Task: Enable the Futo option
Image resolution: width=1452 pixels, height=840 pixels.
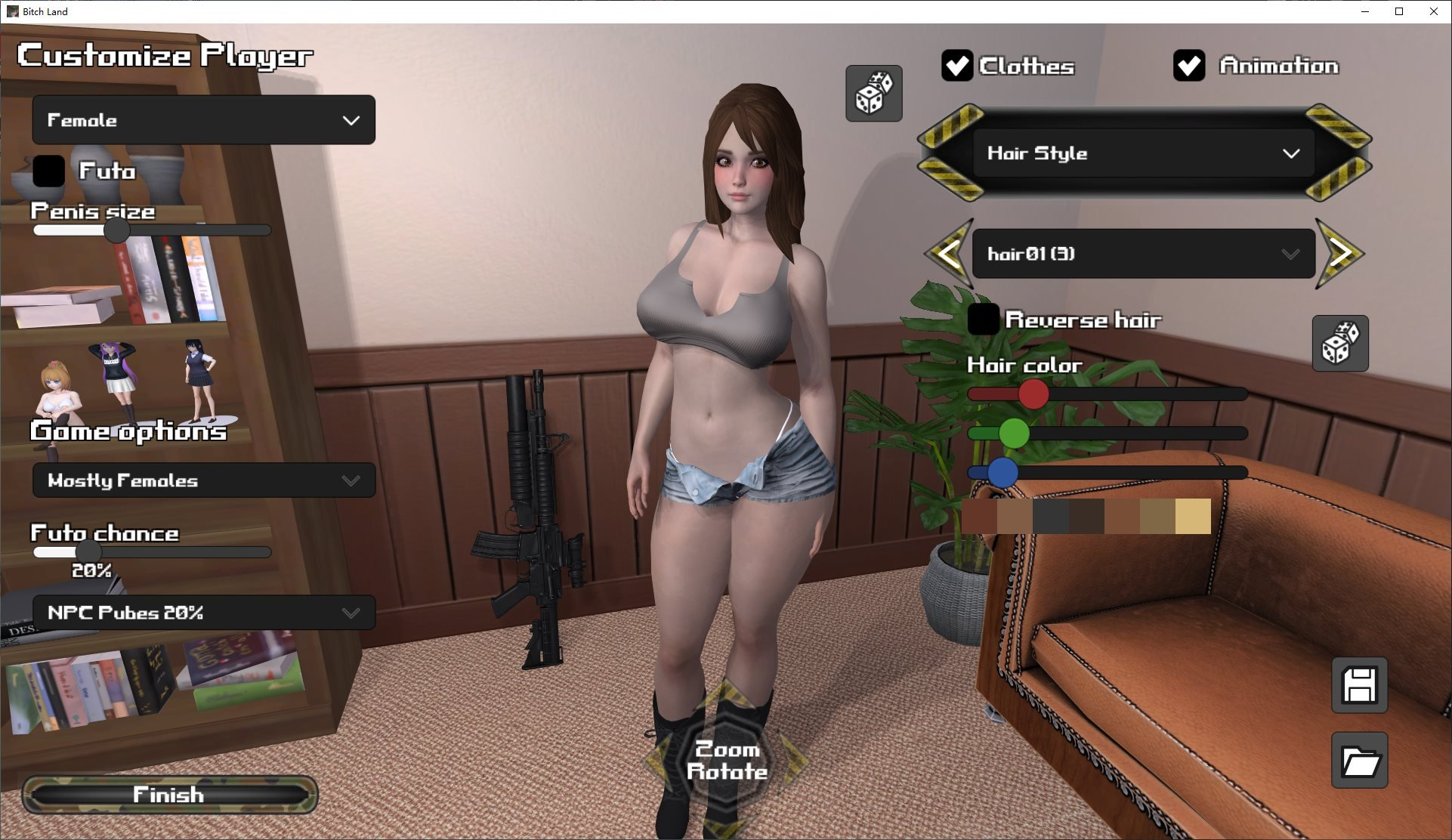Action: (48, 172)
